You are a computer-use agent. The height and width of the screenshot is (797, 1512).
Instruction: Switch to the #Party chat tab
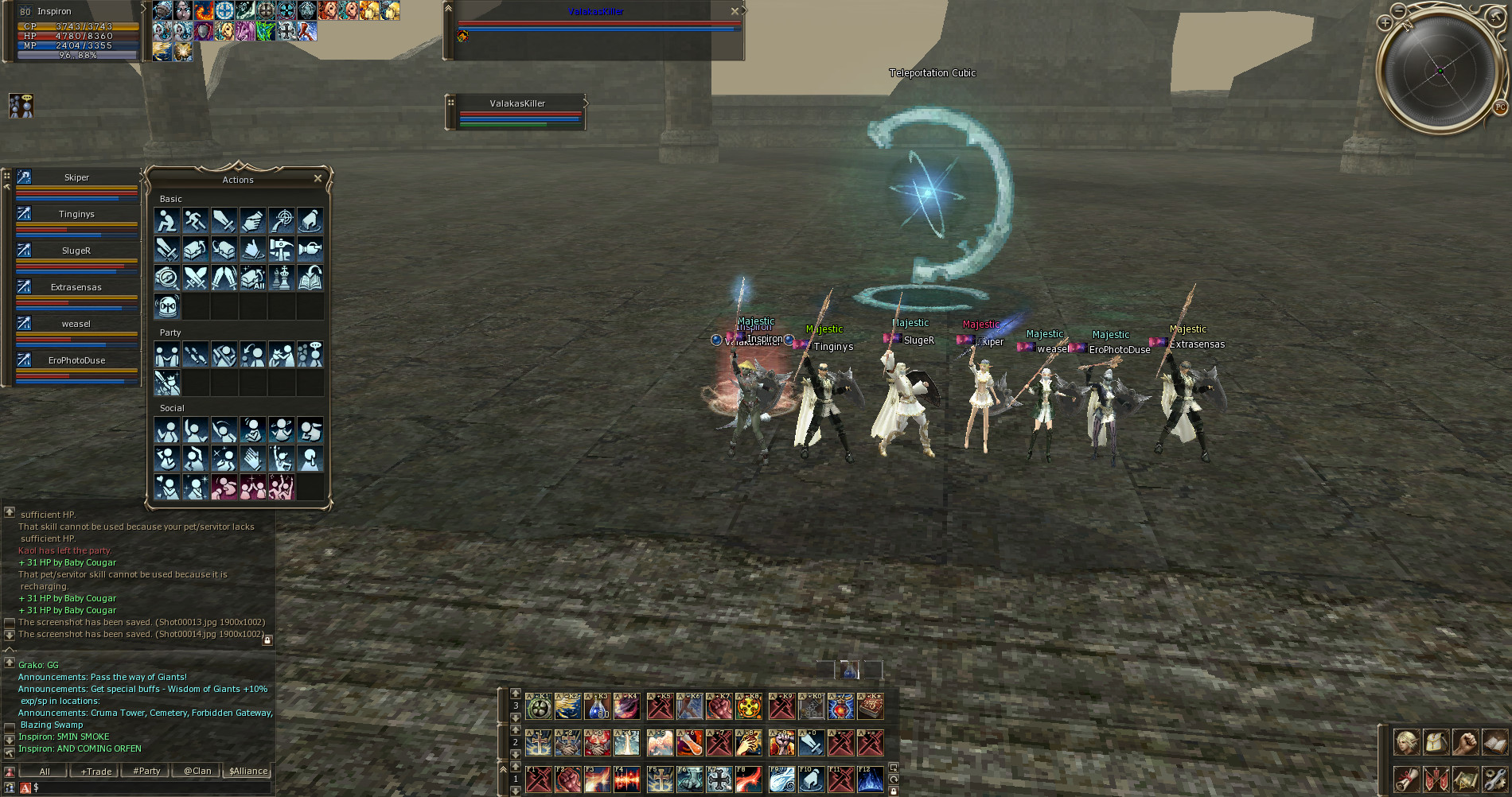tap(146, 771)
